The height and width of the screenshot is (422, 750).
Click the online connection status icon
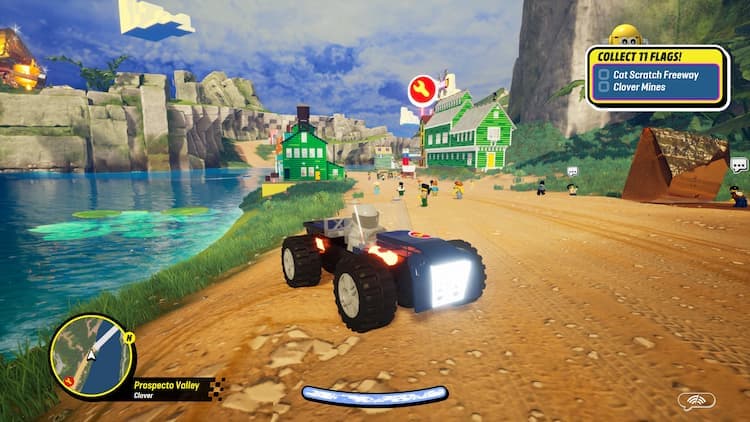(x=696, y=401)
